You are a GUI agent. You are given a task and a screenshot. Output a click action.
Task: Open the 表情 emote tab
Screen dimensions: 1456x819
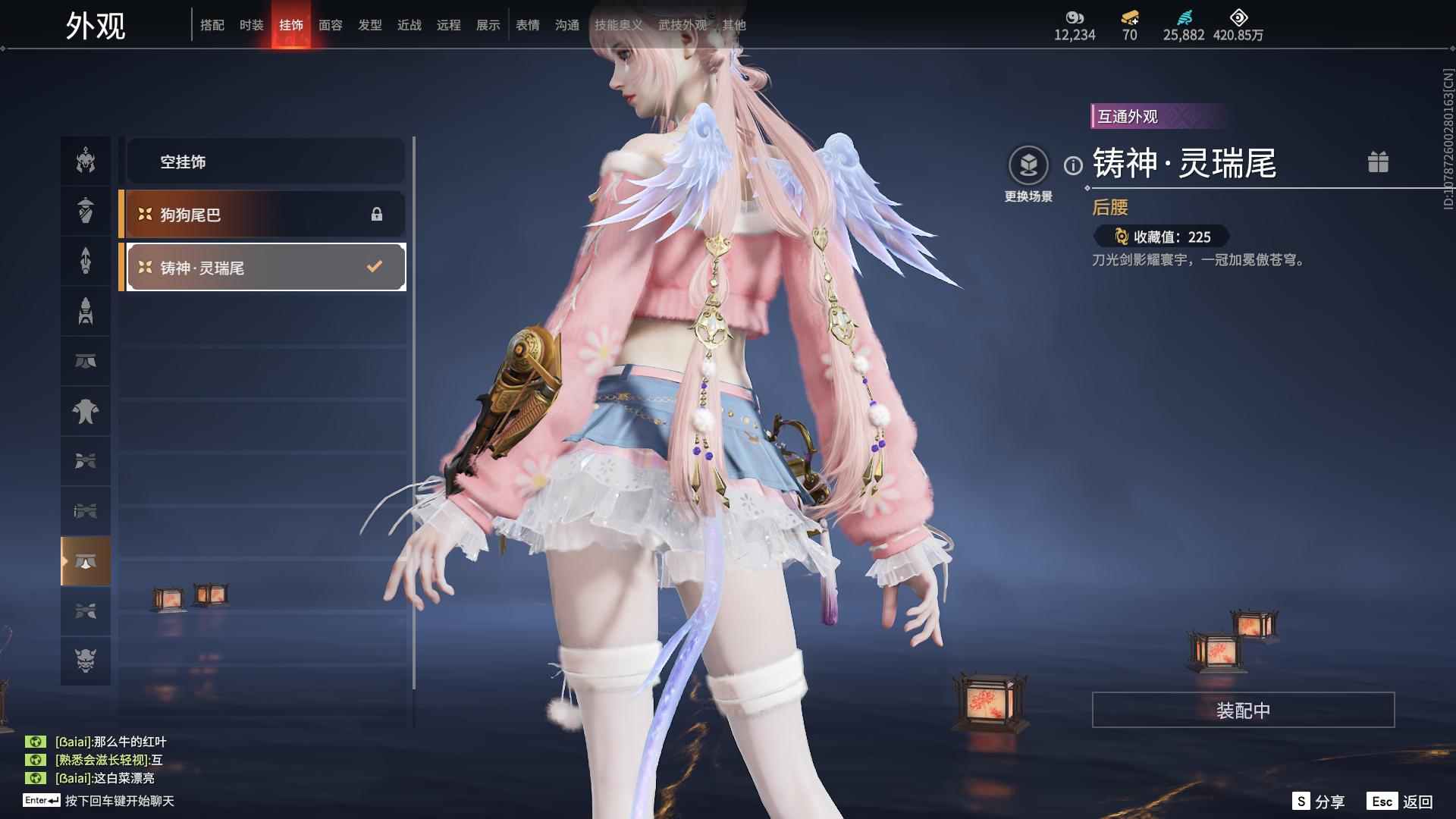pyautogui.click(x=528, y=25)
